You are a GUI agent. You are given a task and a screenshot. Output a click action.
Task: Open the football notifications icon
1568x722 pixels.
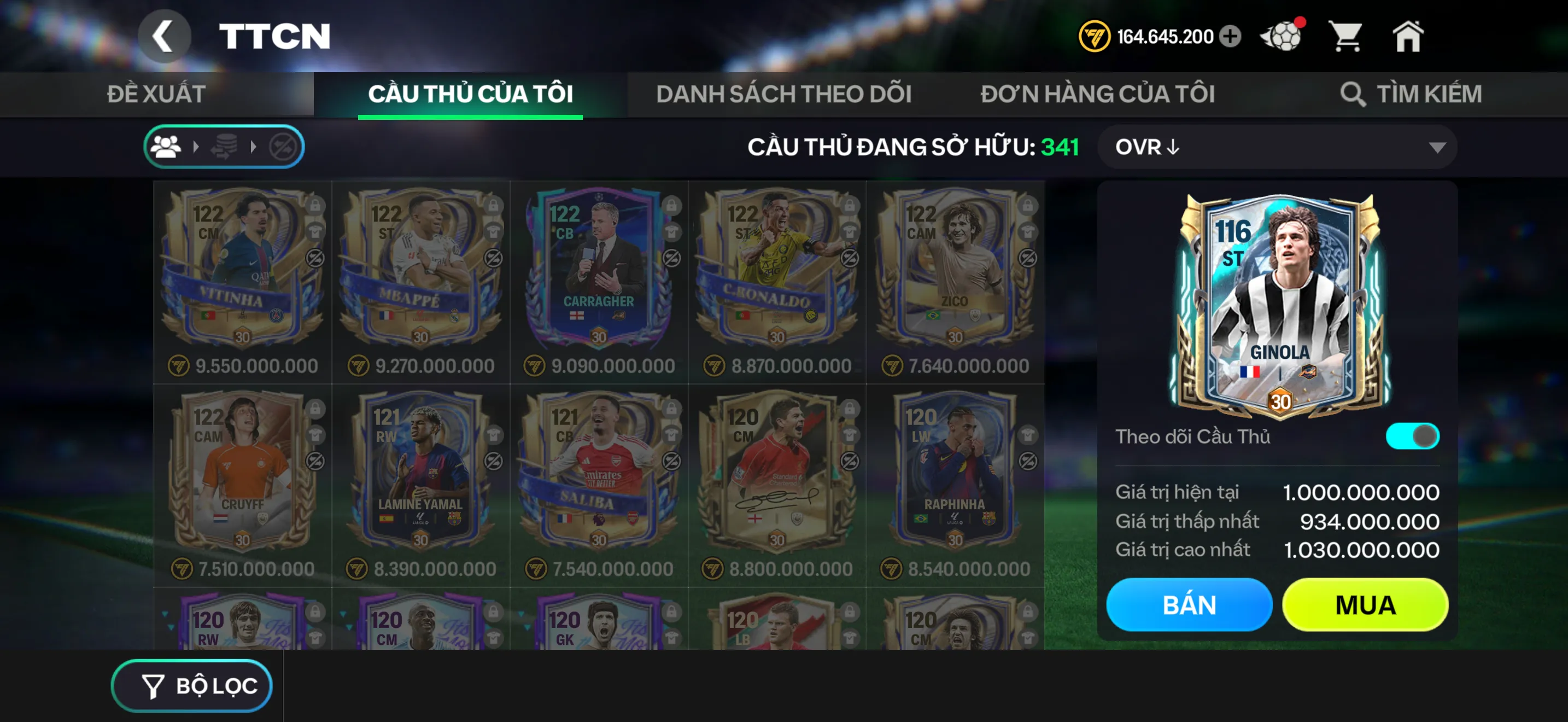tap(1280, 37)
